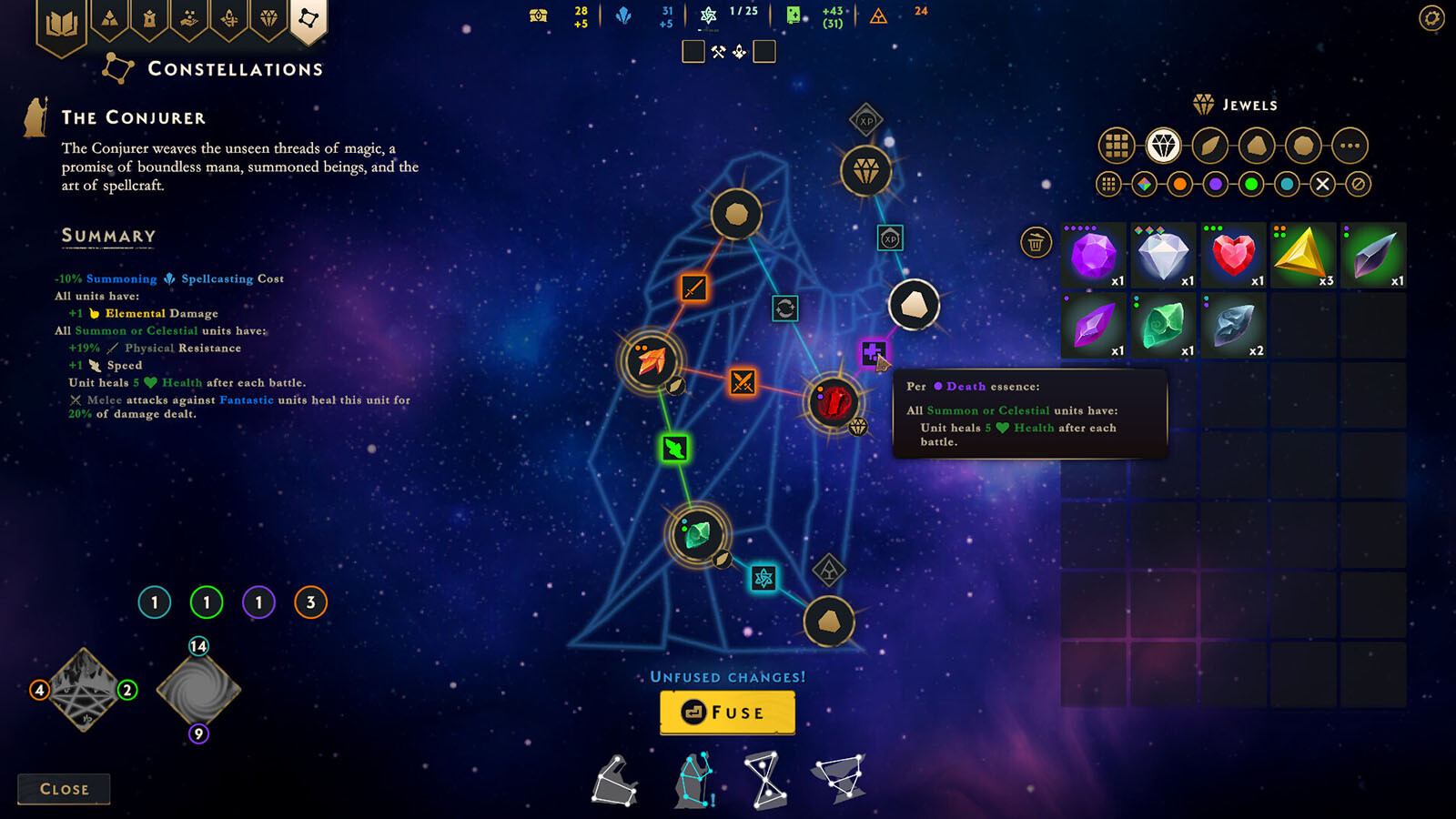Switch to the anvil constellation

click(x=615, y=781)
